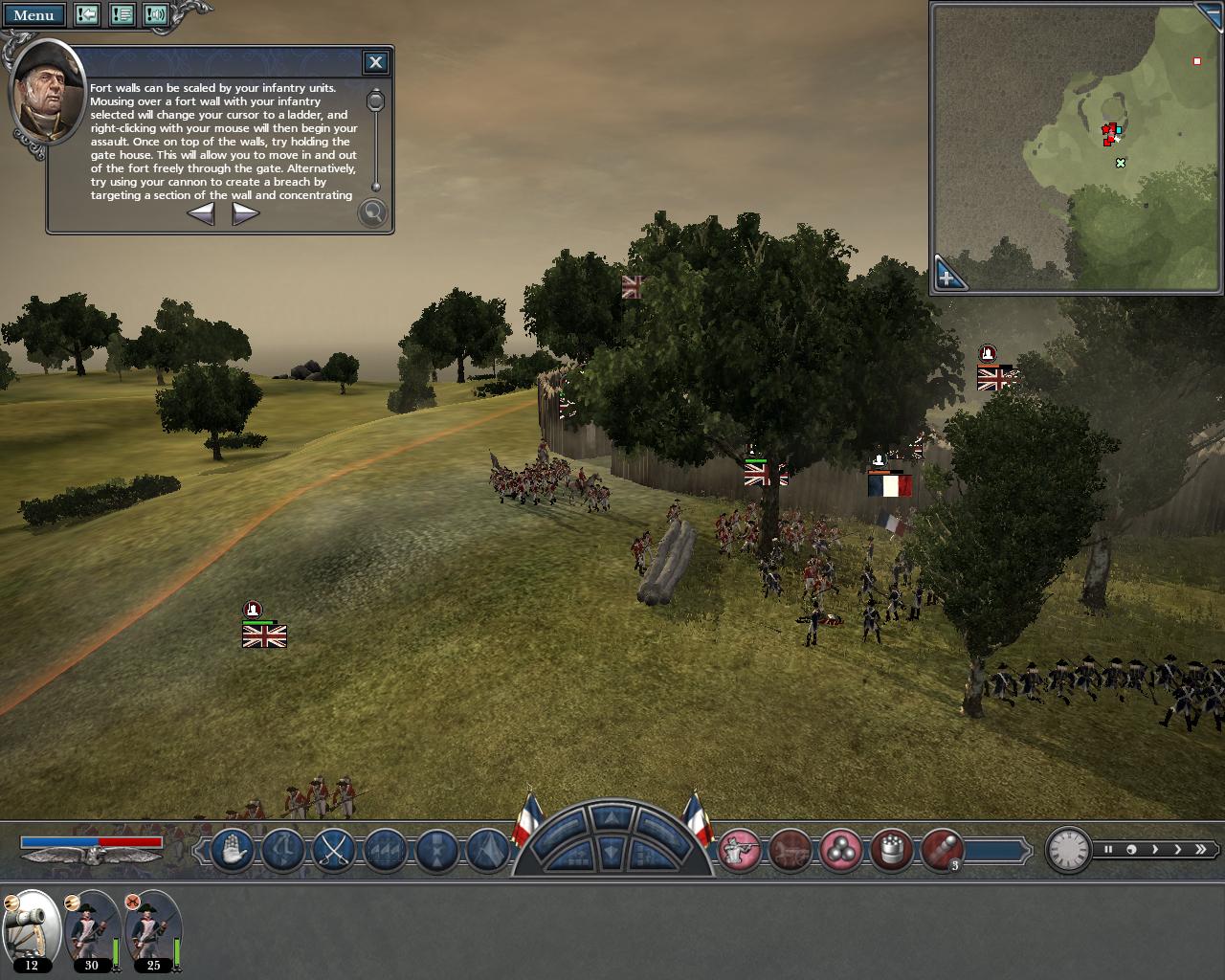This screenshot has height=980, width=1225.
Task: Open the Menu button
Action: point(33,15)
